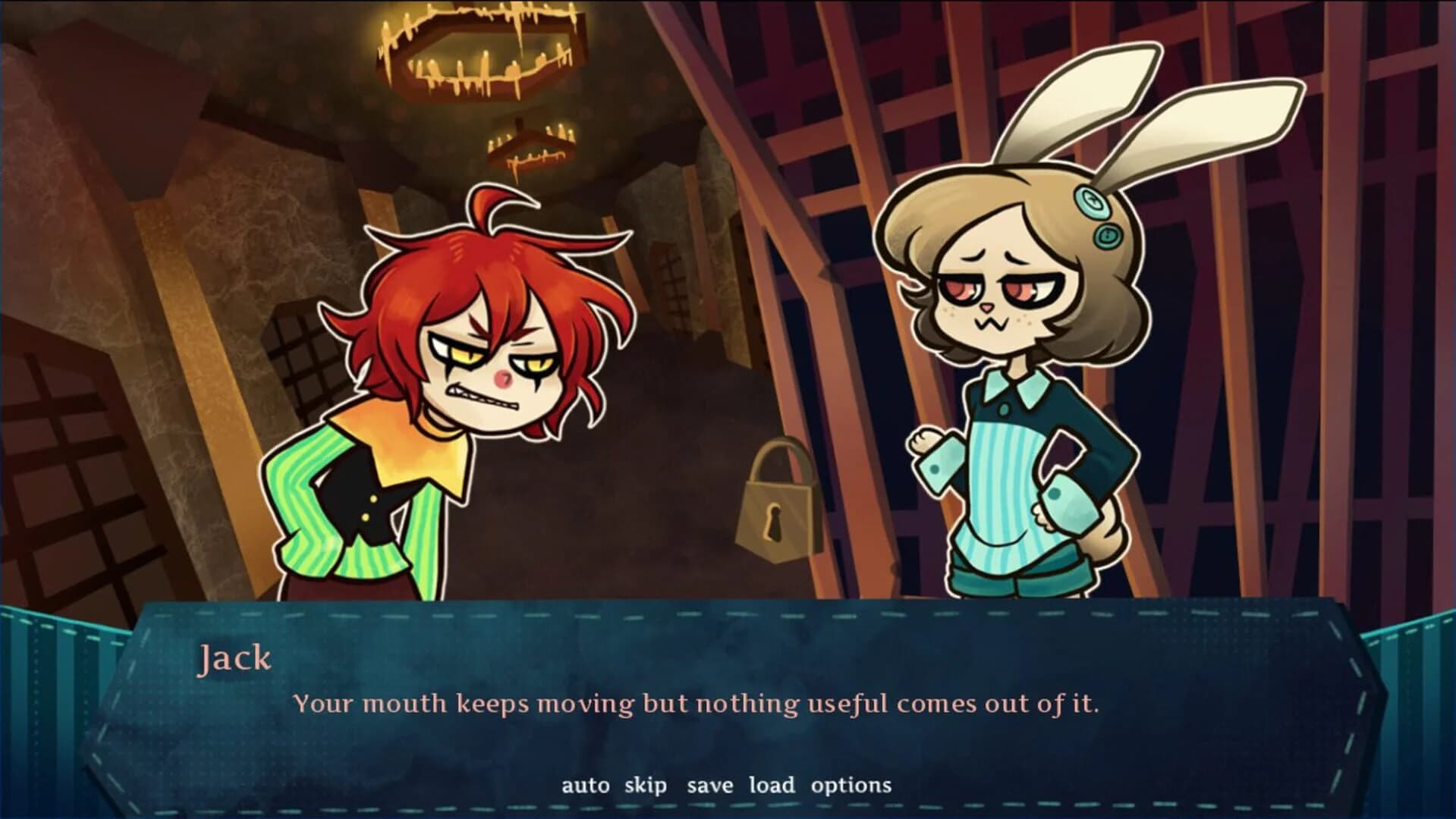Screen dimensions: 1456x819
Task: Click 'load' to load a saved game
Action: pyautogui.click(x=773, y=786)
